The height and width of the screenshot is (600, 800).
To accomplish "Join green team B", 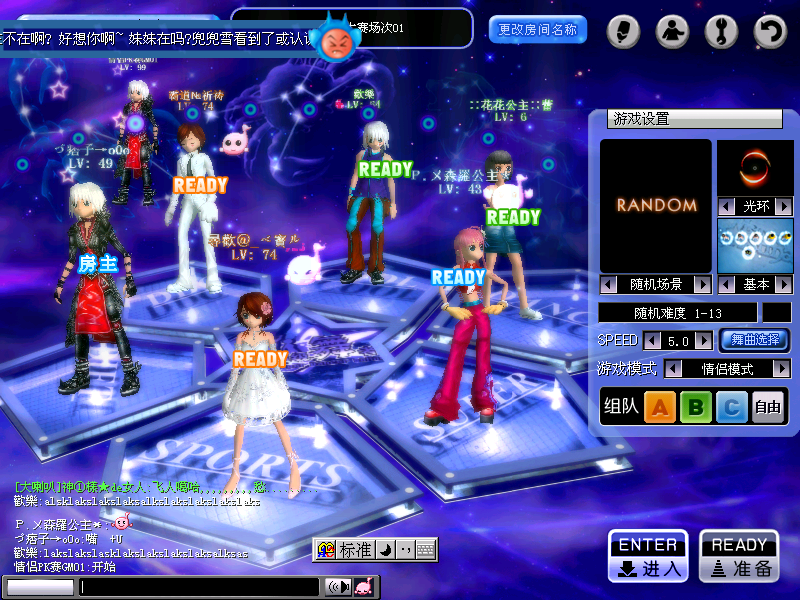I will tap(696, 407).
